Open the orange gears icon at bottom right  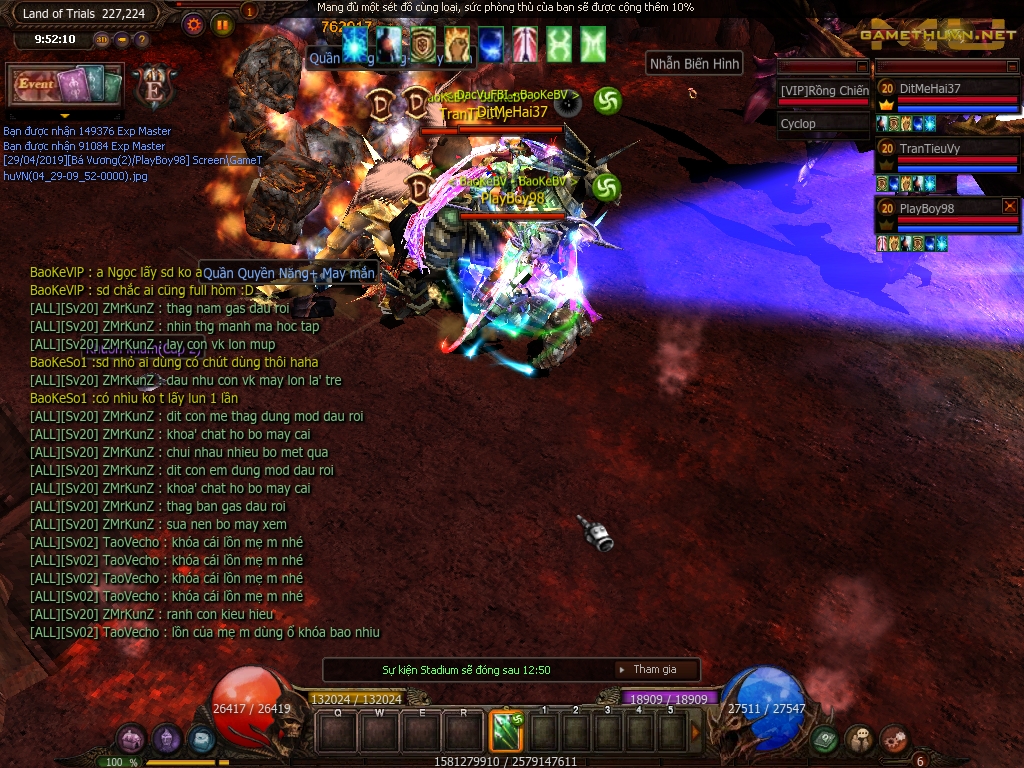894,740
